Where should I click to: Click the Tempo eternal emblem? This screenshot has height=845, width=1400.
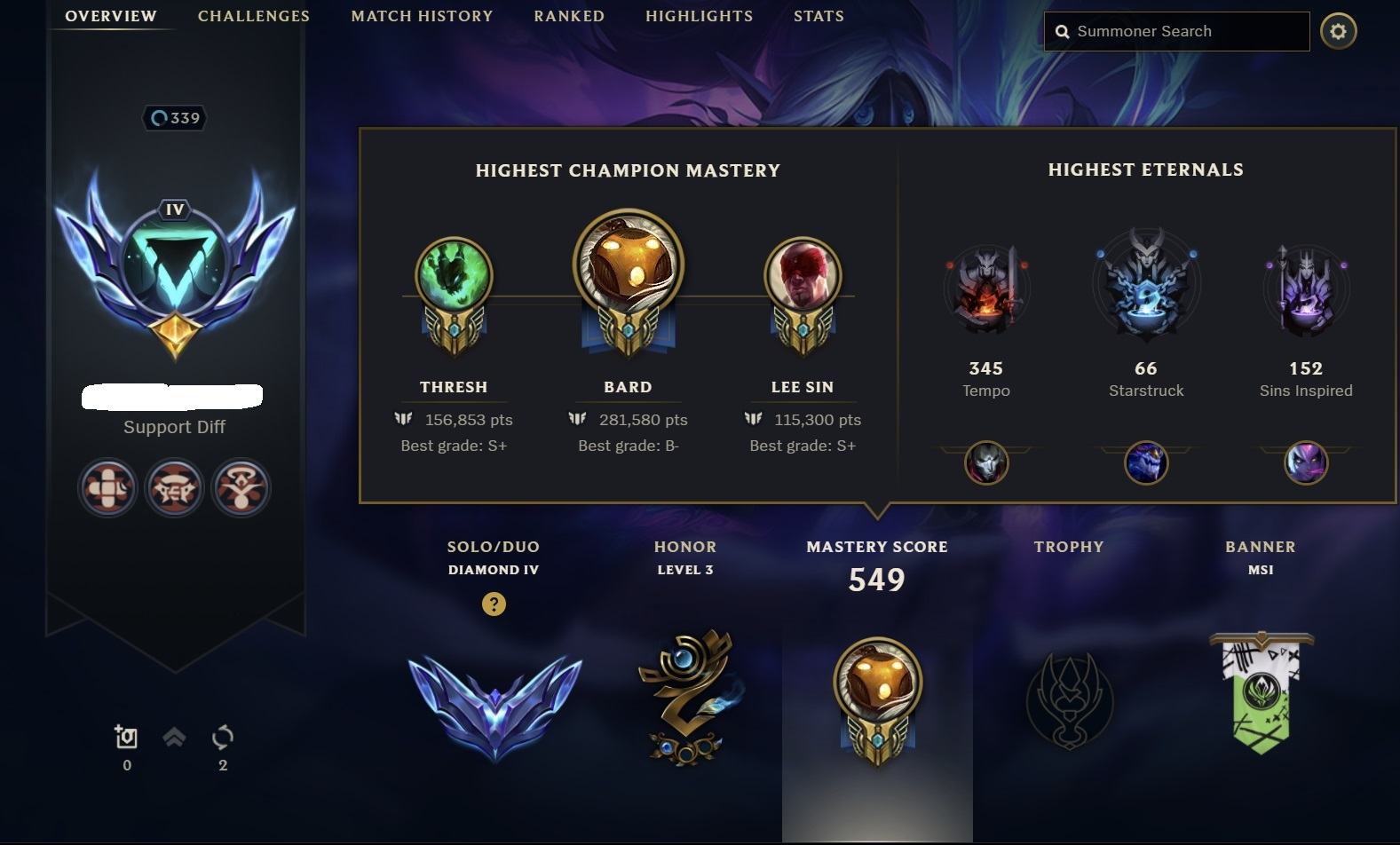click(x=985, y=288)
